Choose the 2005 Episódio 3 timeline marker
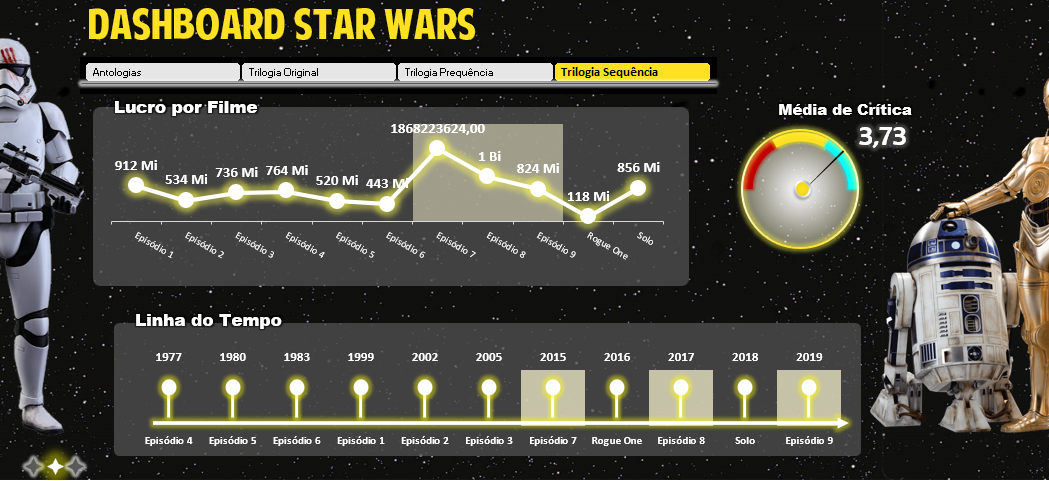The image size is (1049, 481). tap(489, 388)
